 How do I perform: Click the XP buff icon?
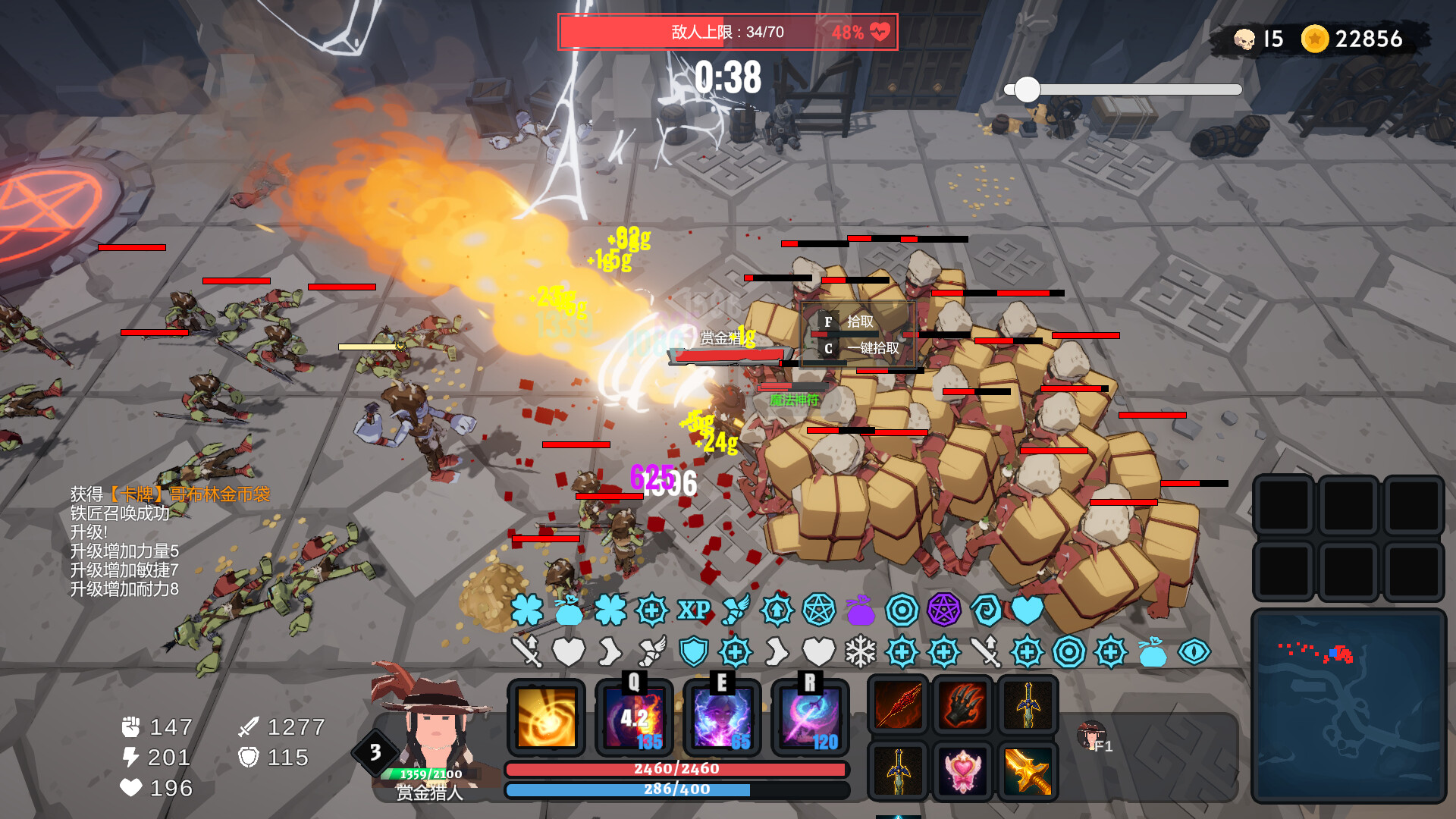[x=693, y=610]
